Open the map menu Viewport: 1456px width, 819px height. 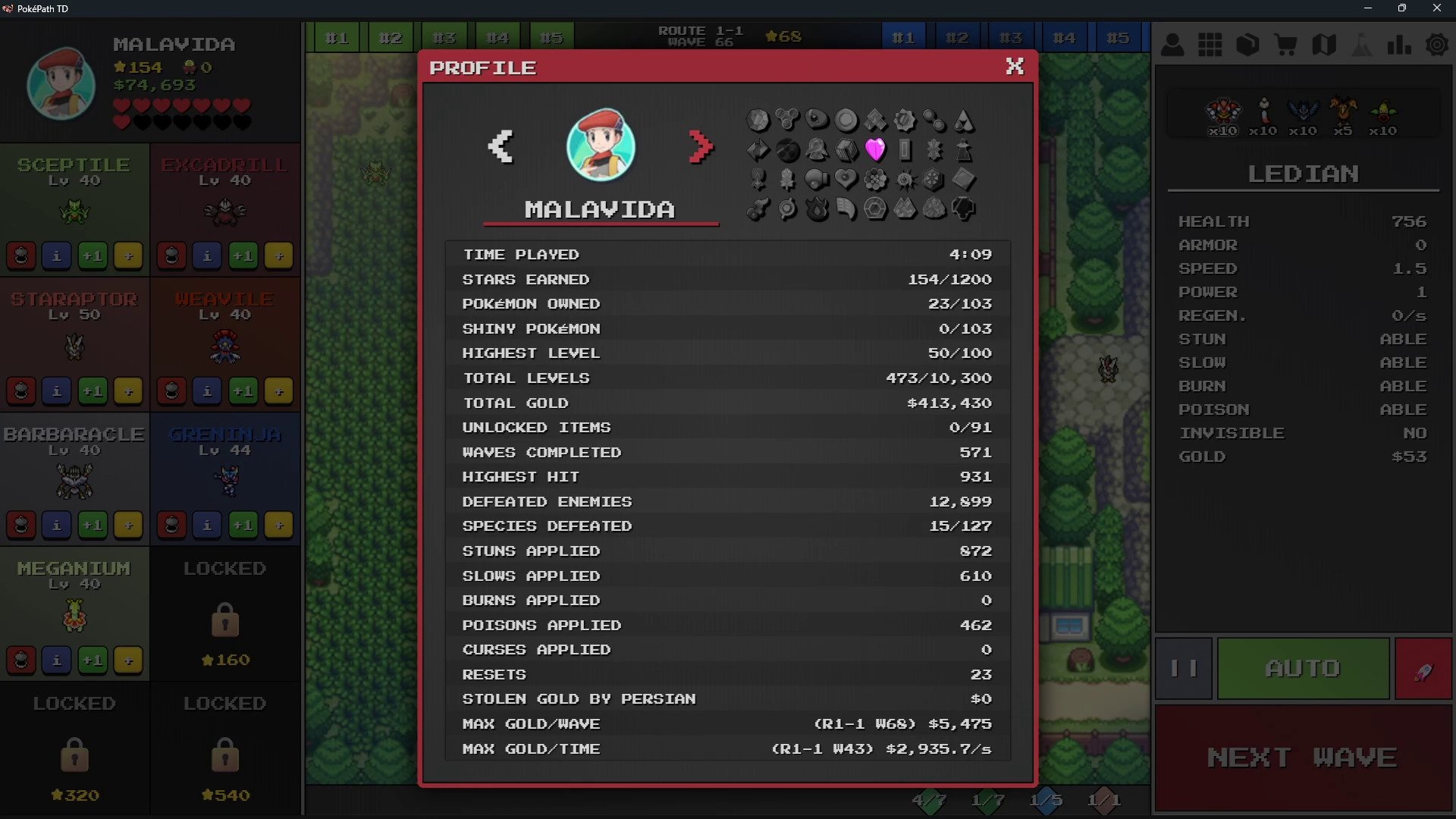coord(1323,45)
